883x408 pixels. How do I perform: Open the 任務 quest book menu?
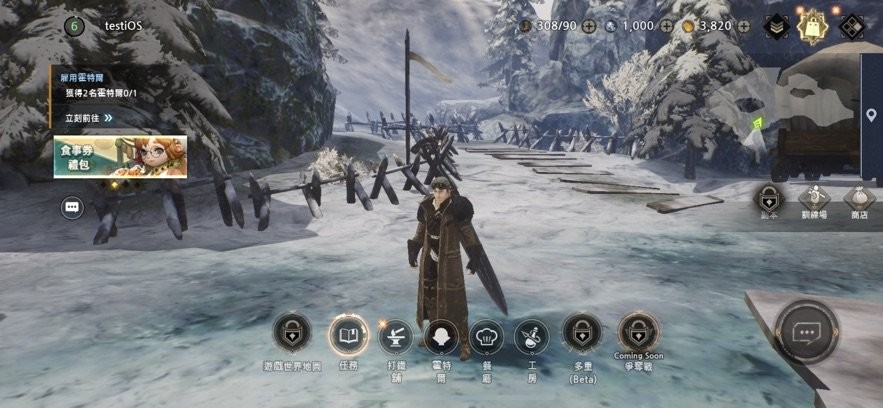click(348, 335)
